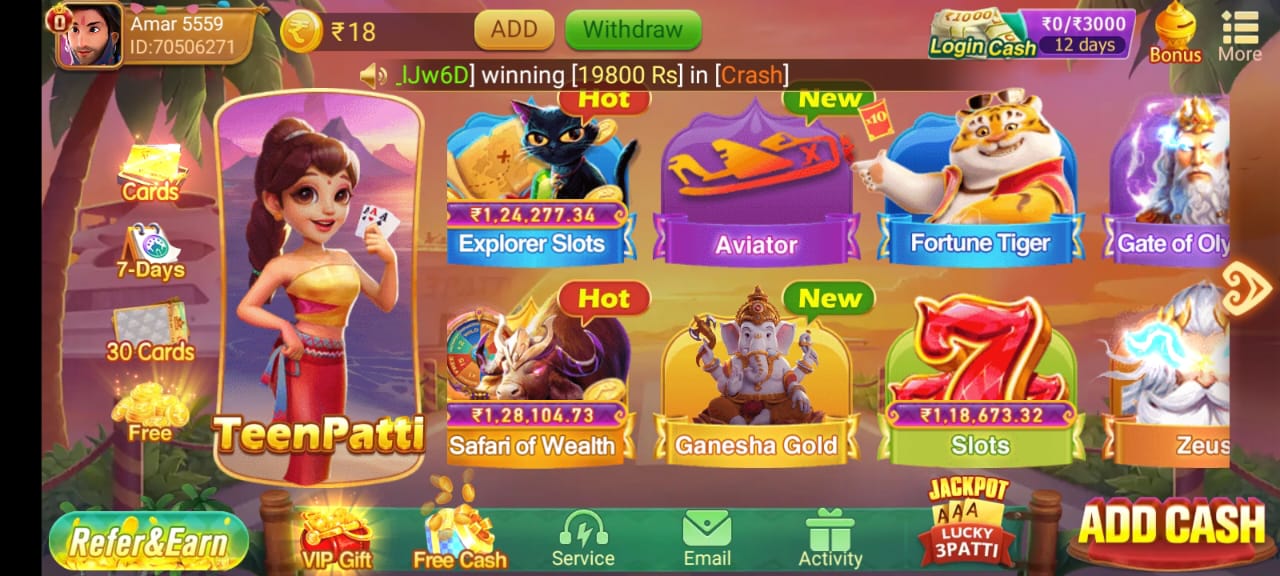Open the green Withdraw button
1280x576 pixels.
point(632,30)
